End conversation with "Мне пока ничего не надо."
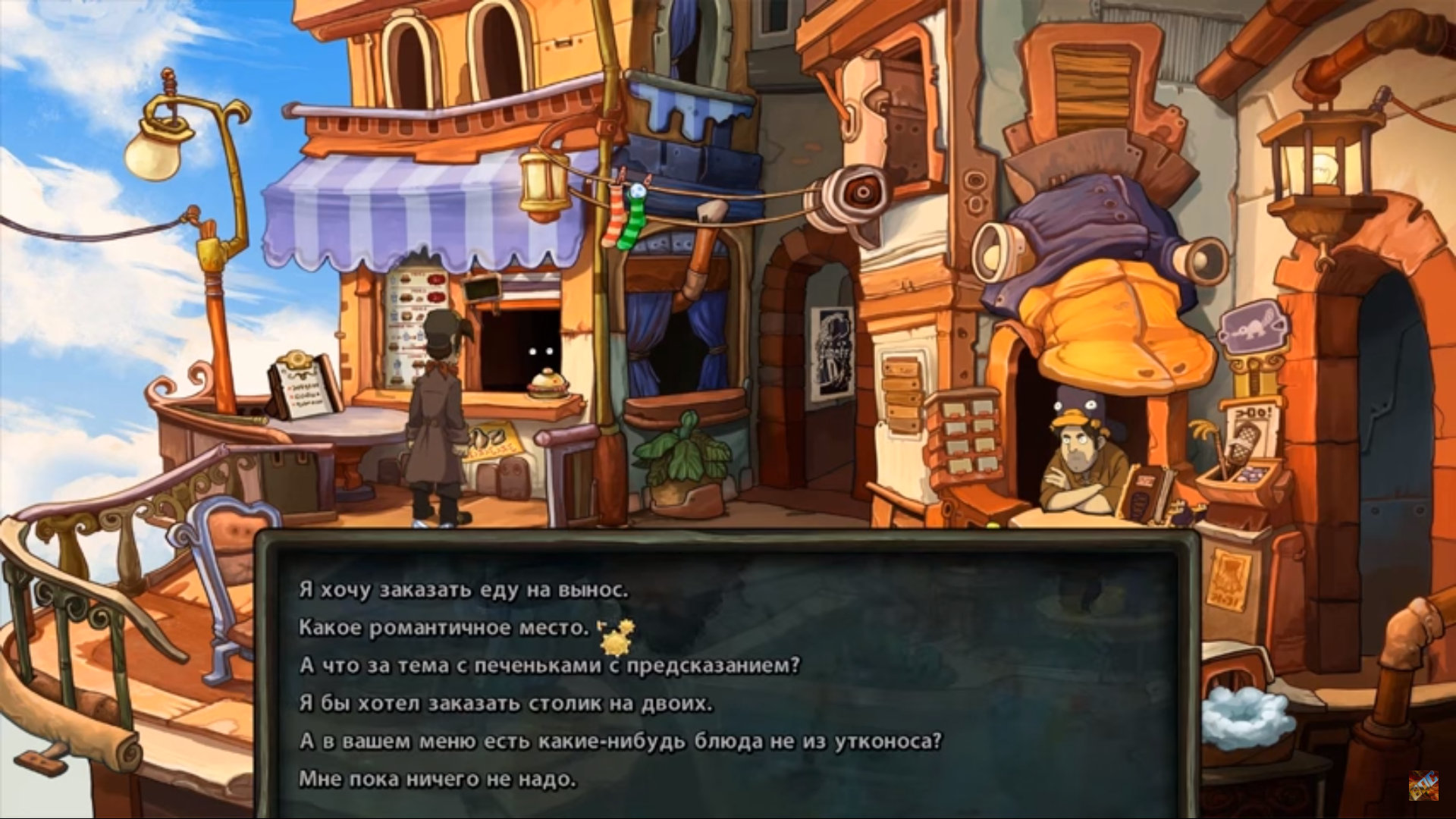Screen dimensions: 1456x819 tap(437, 779)
